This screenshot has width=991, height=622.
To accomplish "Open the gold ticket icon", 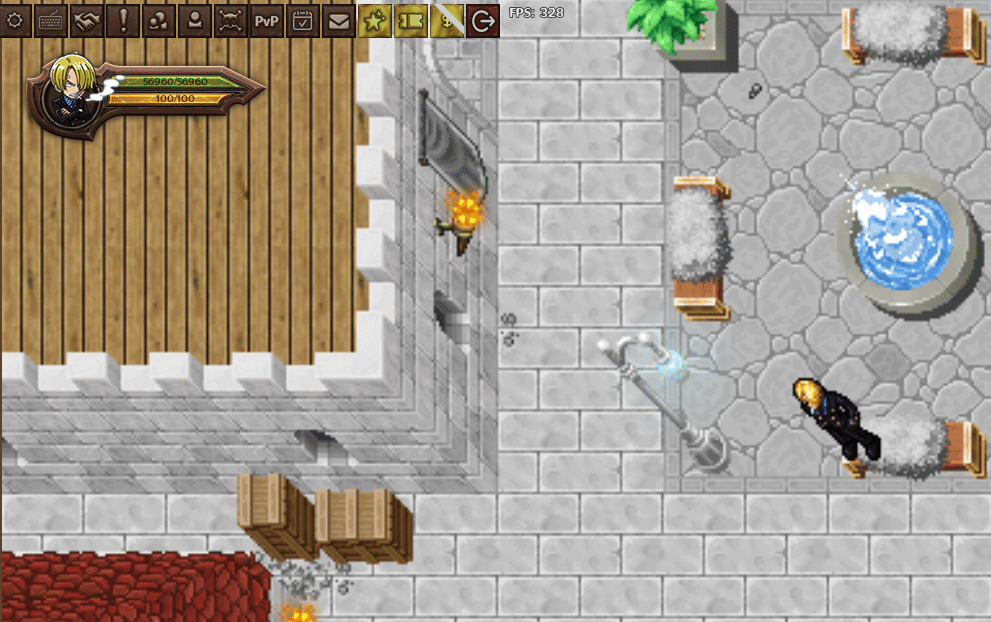I will click(x=411, y=20).
